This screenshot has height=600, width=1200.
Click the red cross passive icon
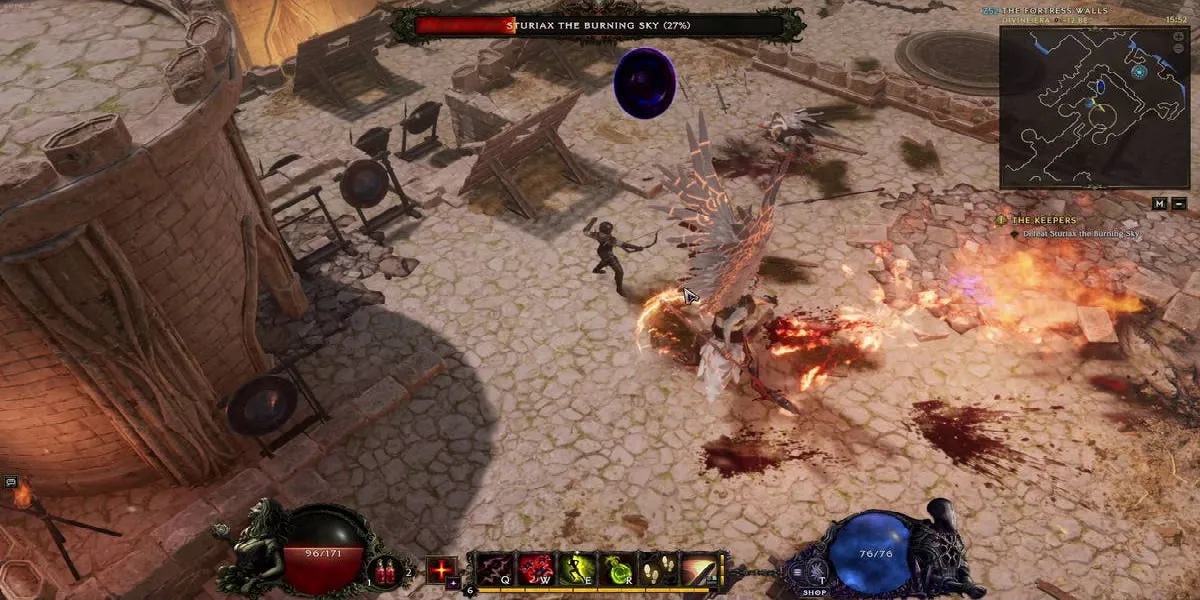click(441, 569)
